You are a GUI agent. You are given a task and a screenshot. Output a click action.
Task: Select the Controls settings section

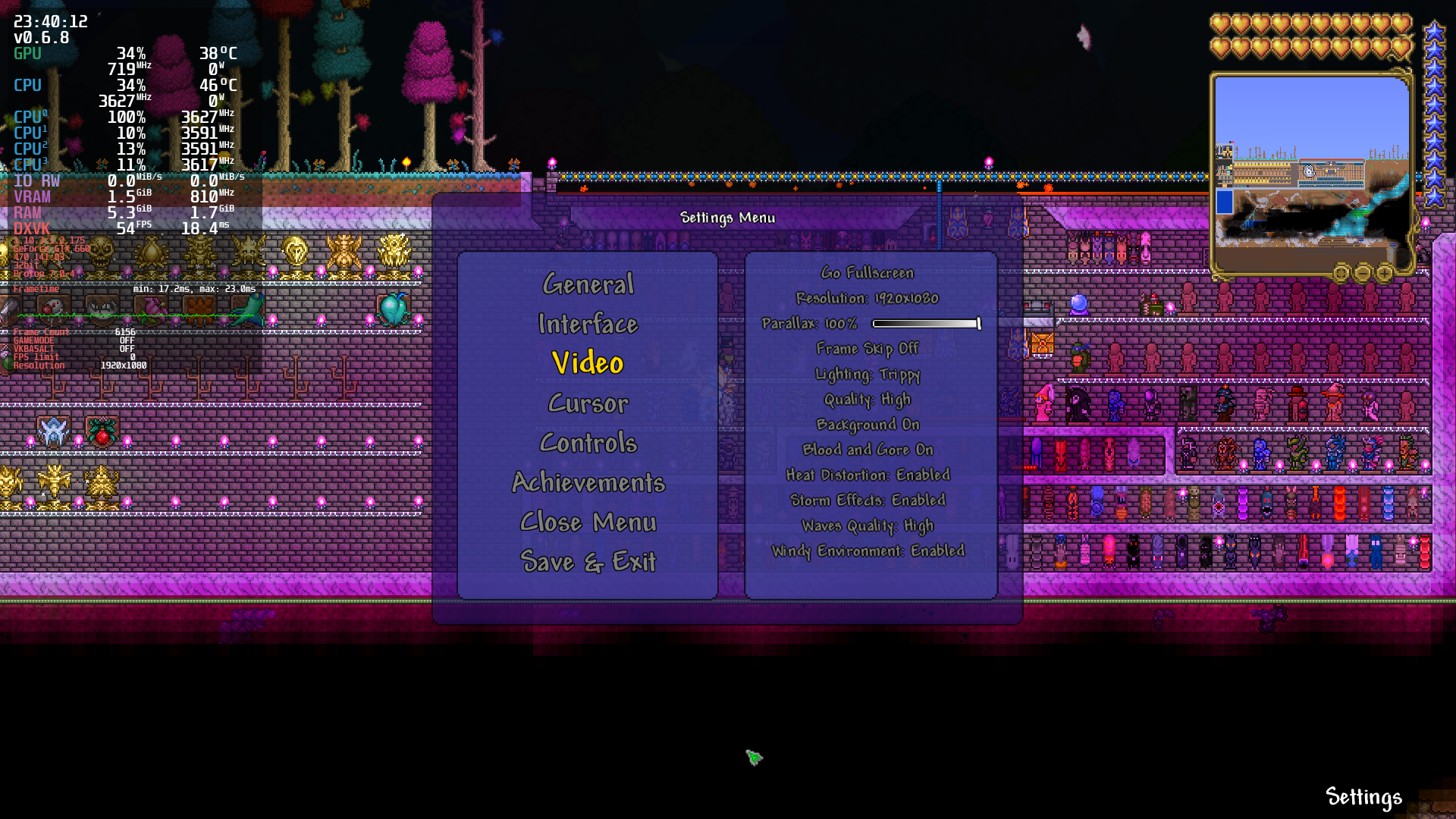click(588, 443)
